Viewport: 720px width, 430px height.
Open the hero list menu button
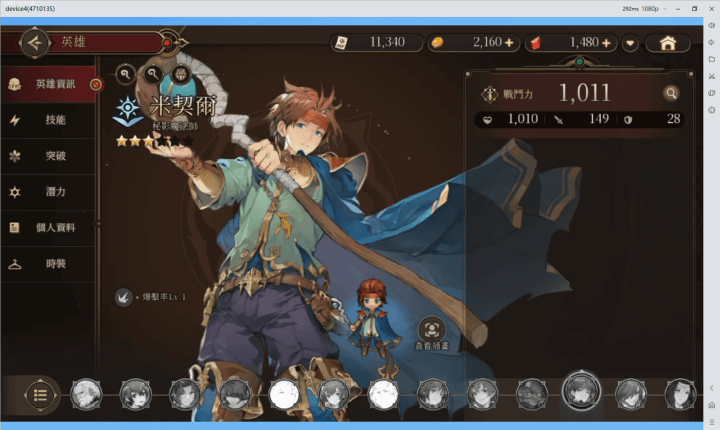coord(40,393)
